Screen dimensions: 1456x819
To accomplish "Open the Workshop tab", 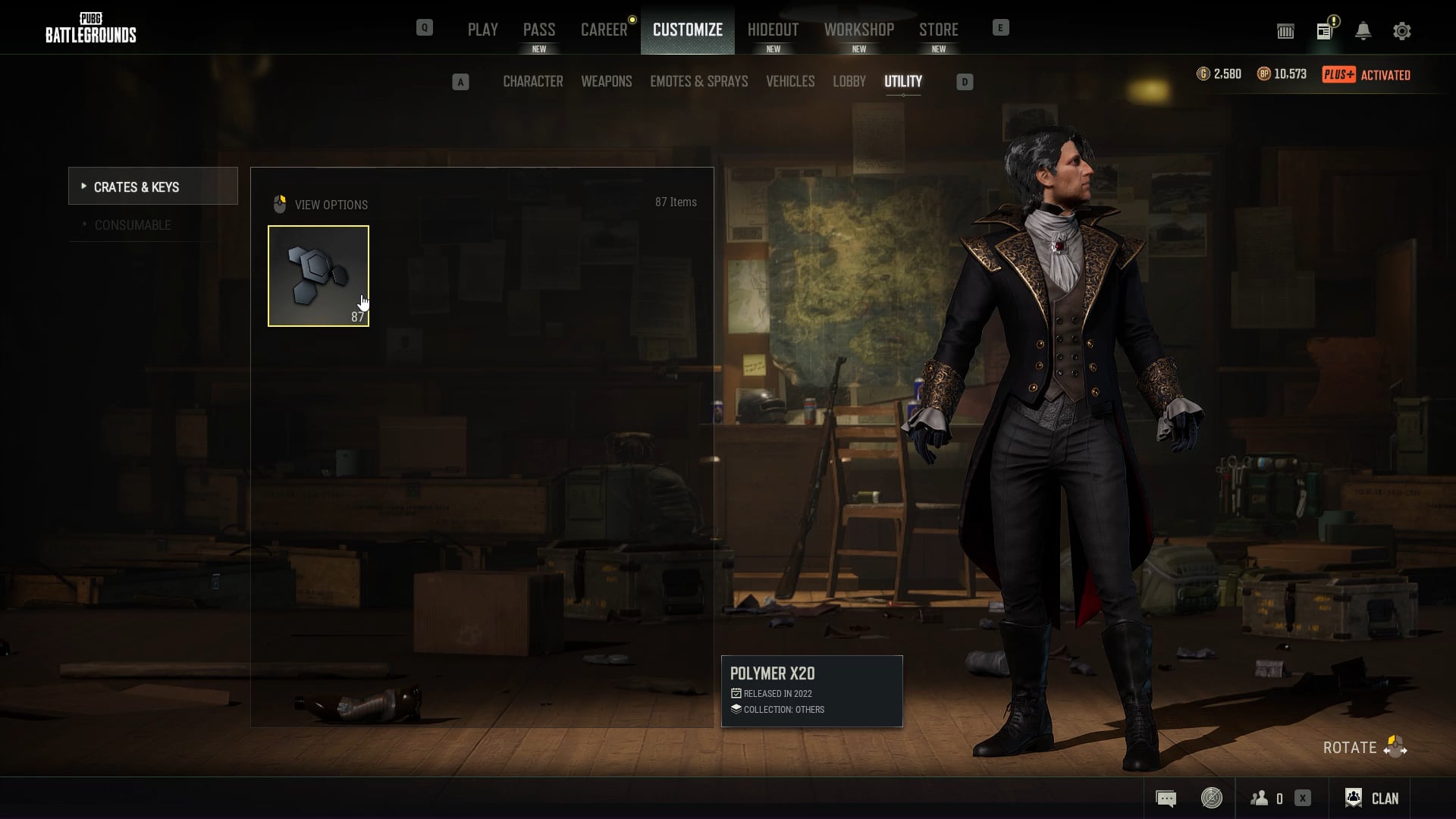I will 858,30.
